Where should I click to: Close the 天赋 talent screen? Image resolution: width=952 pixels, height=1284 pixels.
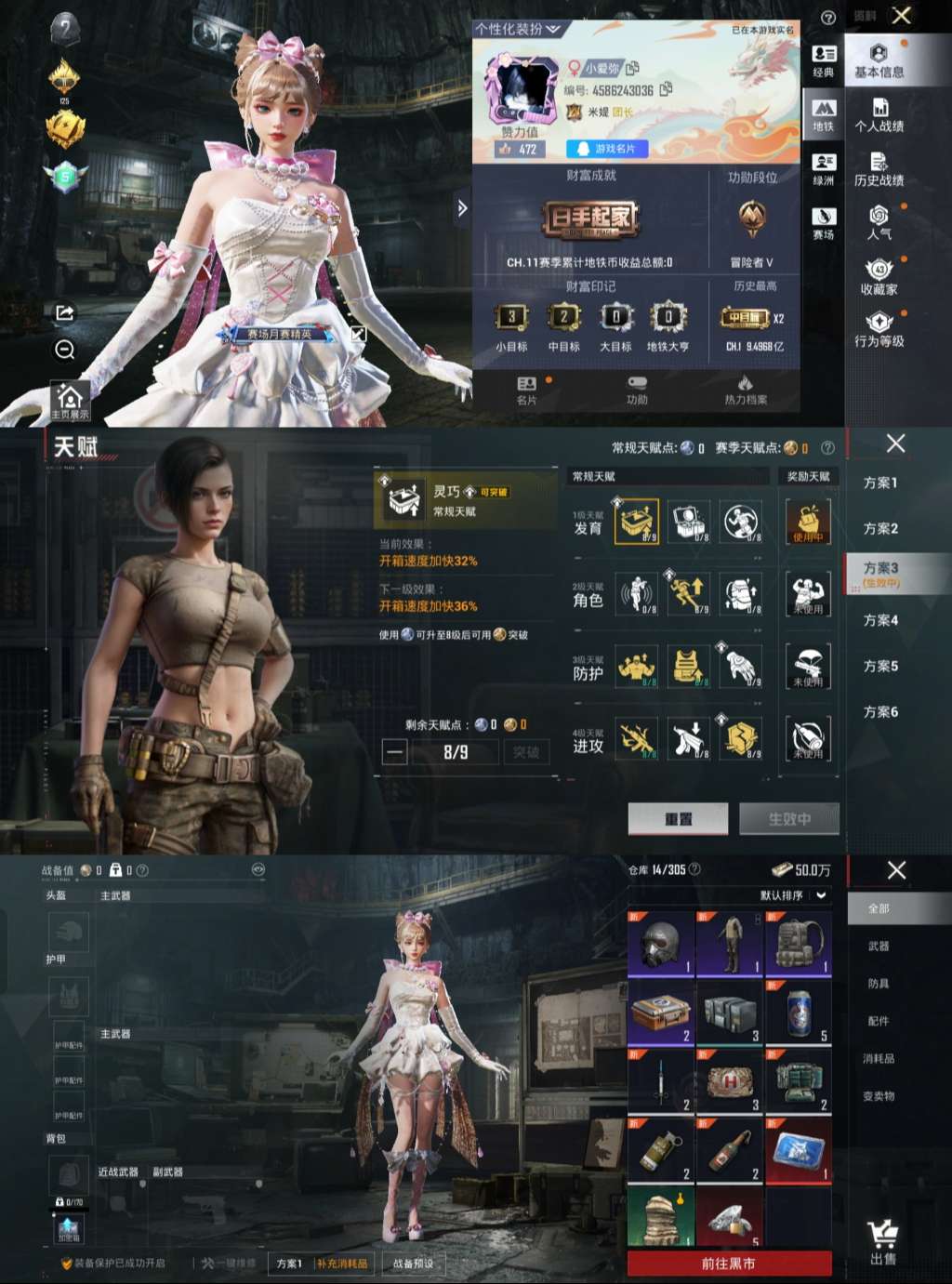tap(895, 443)
